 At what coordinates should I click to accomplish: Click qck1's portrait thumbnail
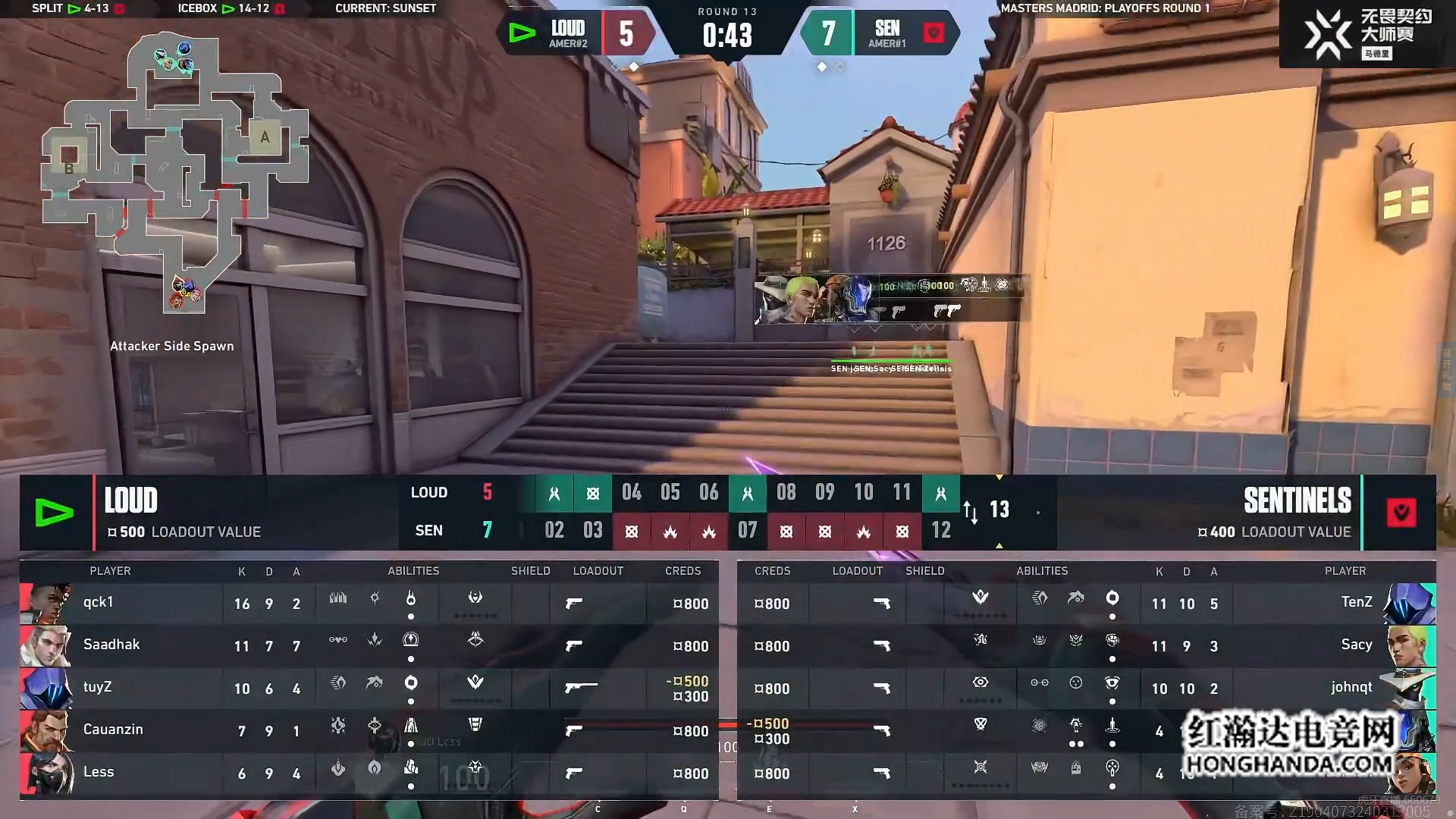point(46,604)
